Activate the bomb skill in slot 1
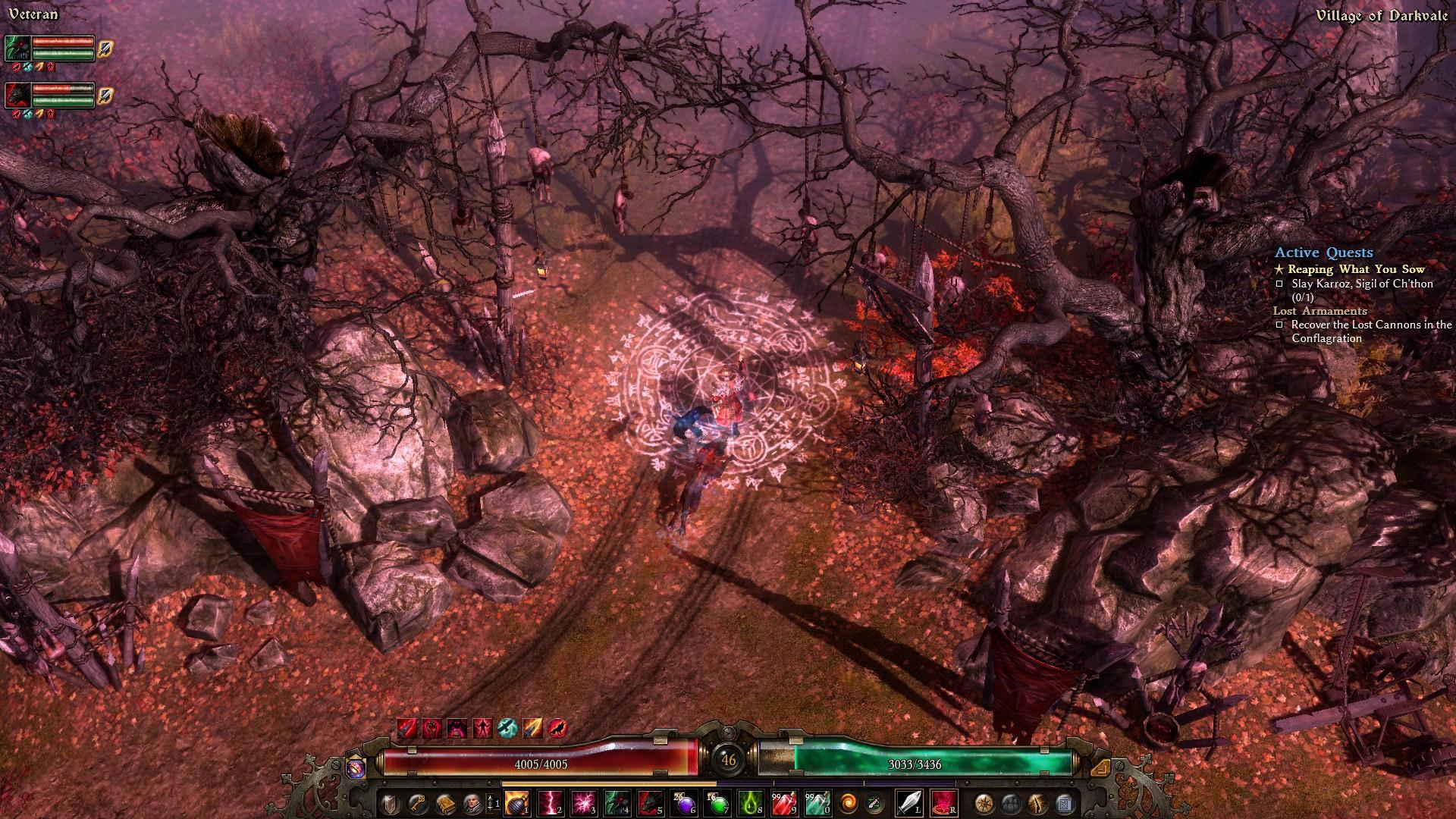 coord(517,802)
